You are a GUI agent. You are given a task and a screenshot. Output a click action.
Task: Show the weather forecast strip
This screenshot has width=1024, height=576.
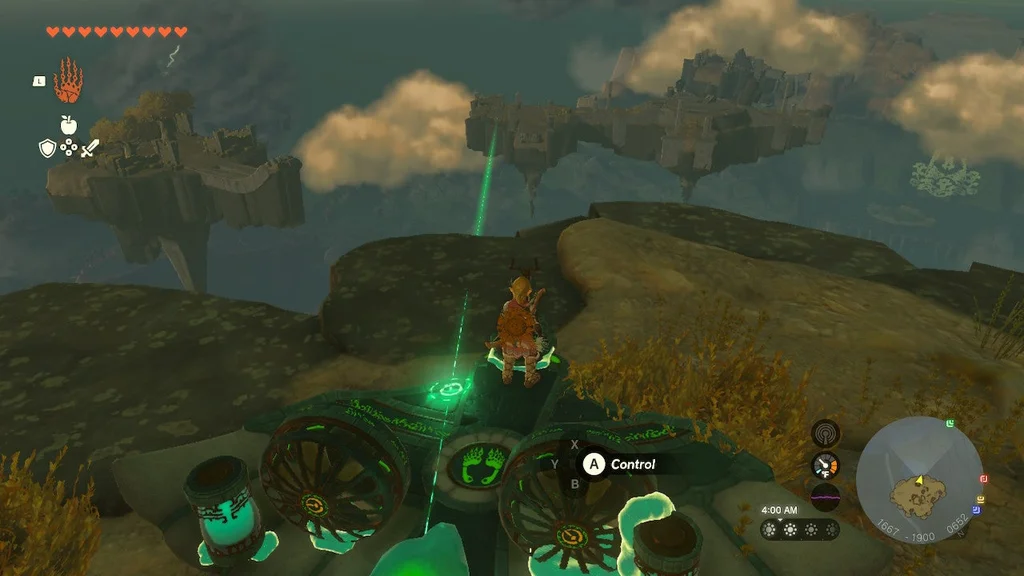point(799,529)
